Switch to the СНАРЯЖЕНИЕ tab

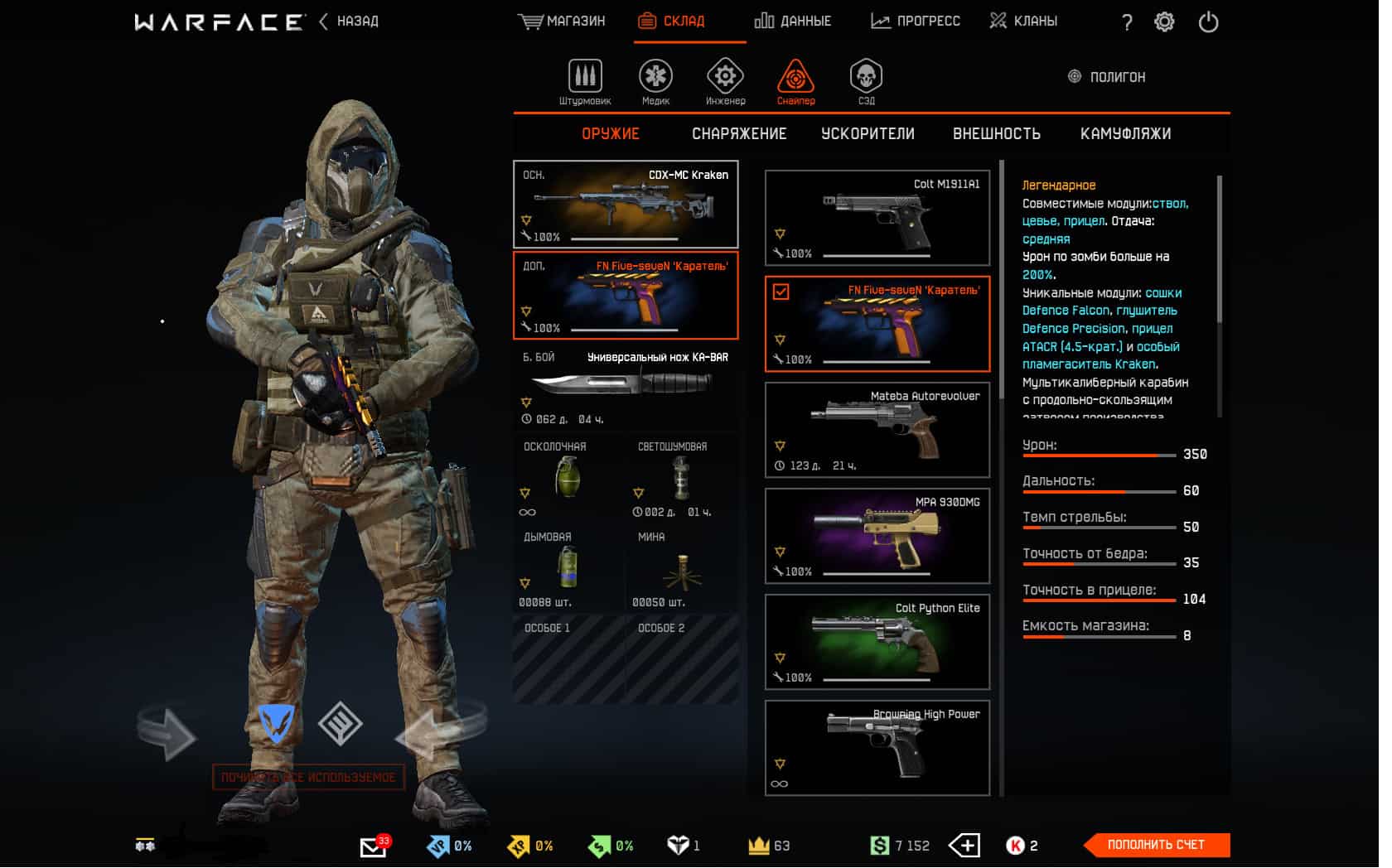click(739, 134)
